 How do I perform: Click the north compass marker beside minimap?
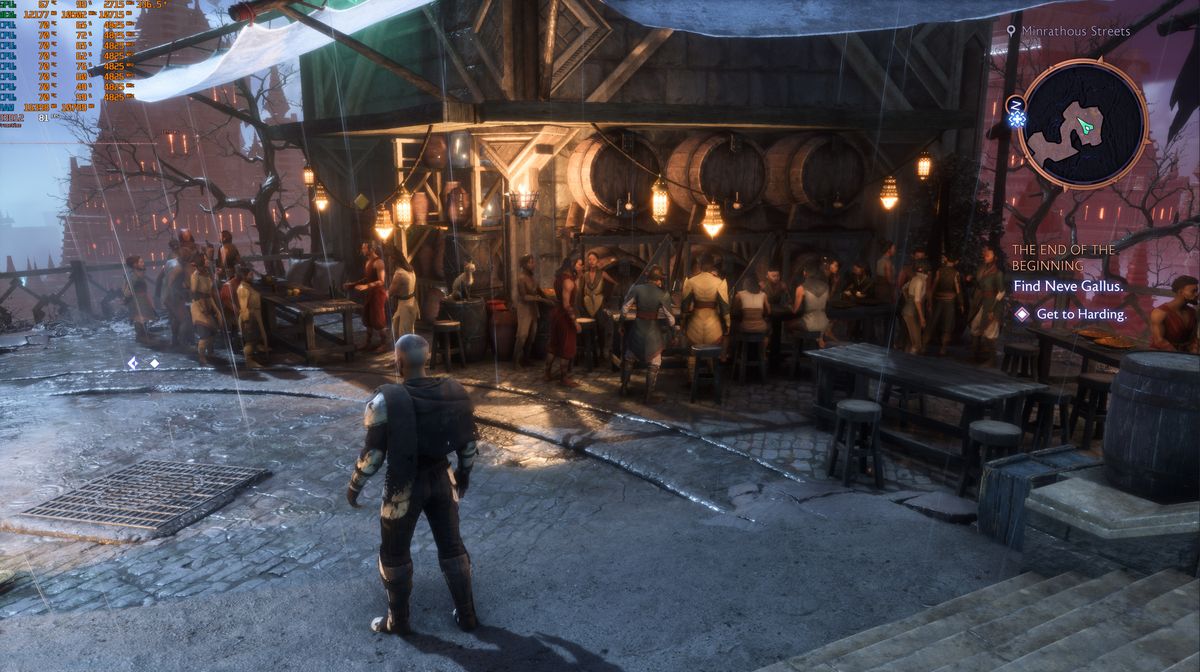[1017, 104]
